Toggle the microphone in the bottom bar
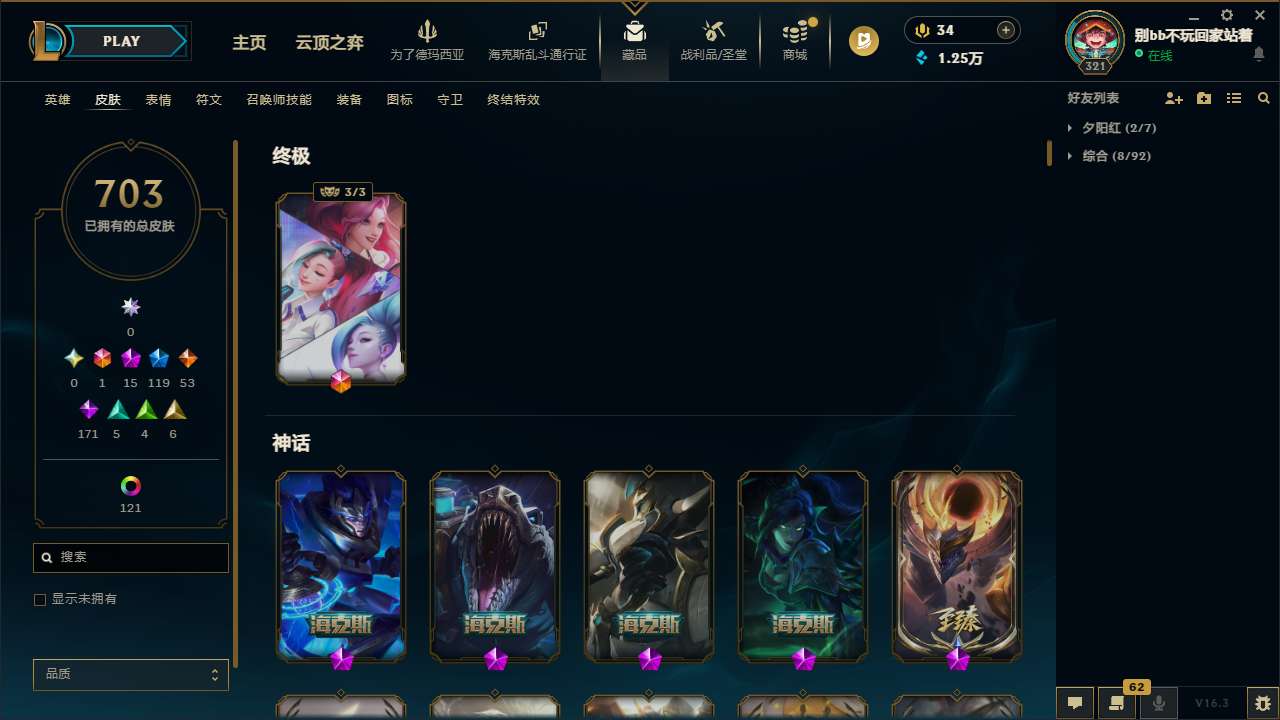Viewport: 1280px width, 720px height. pos(1159,703)
